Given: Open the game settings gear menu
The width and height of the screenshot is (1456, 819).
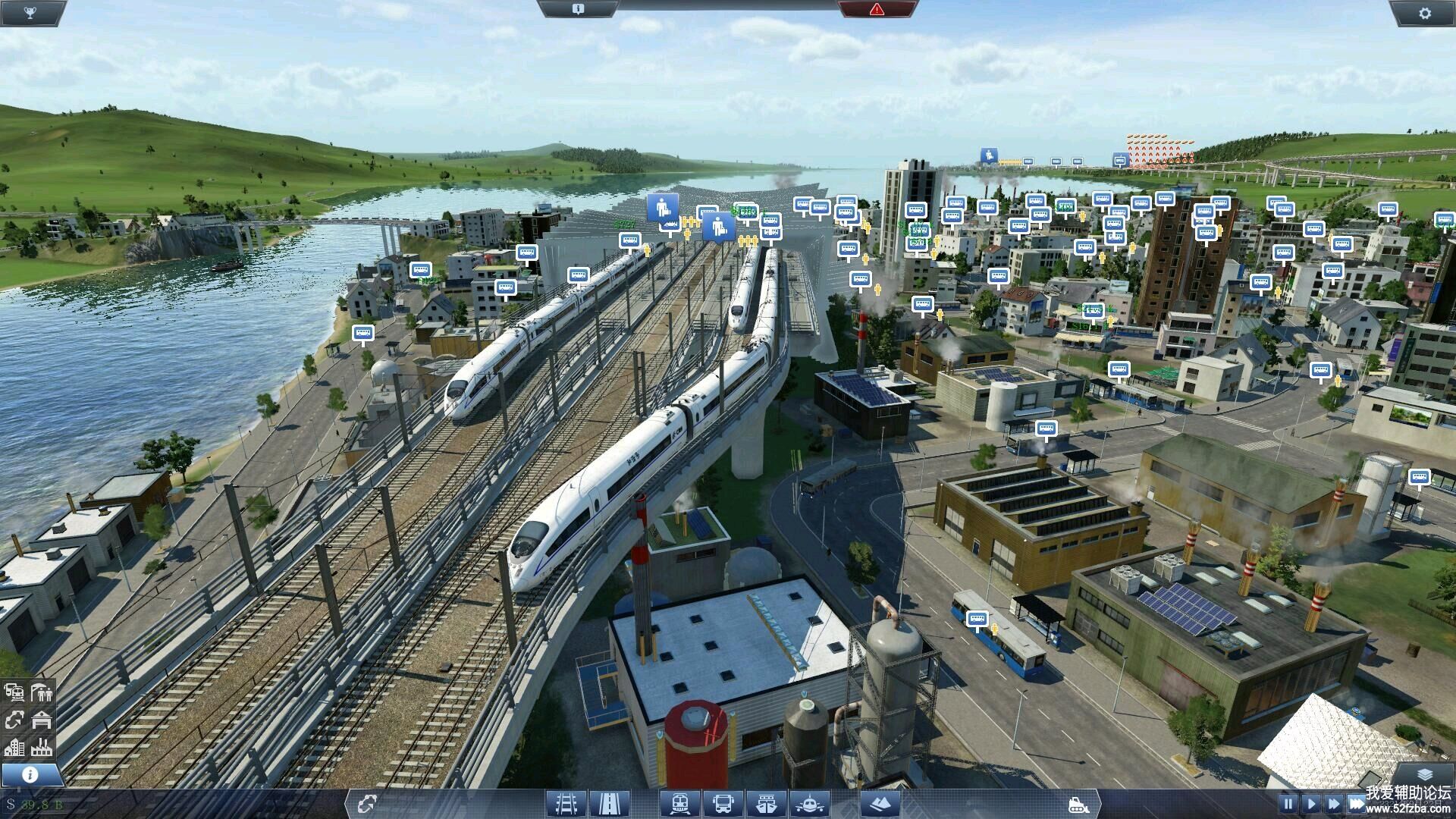Looking at the screenshot, I should tap(1424, 13).
